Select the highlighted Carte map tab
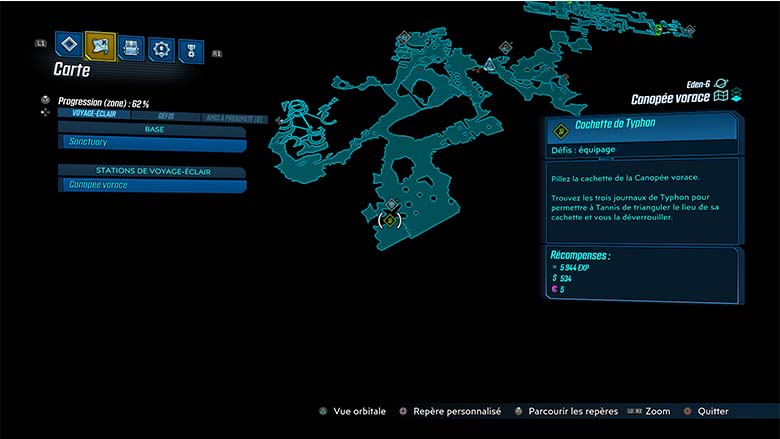The image size is (780, 439). (100, 45)
